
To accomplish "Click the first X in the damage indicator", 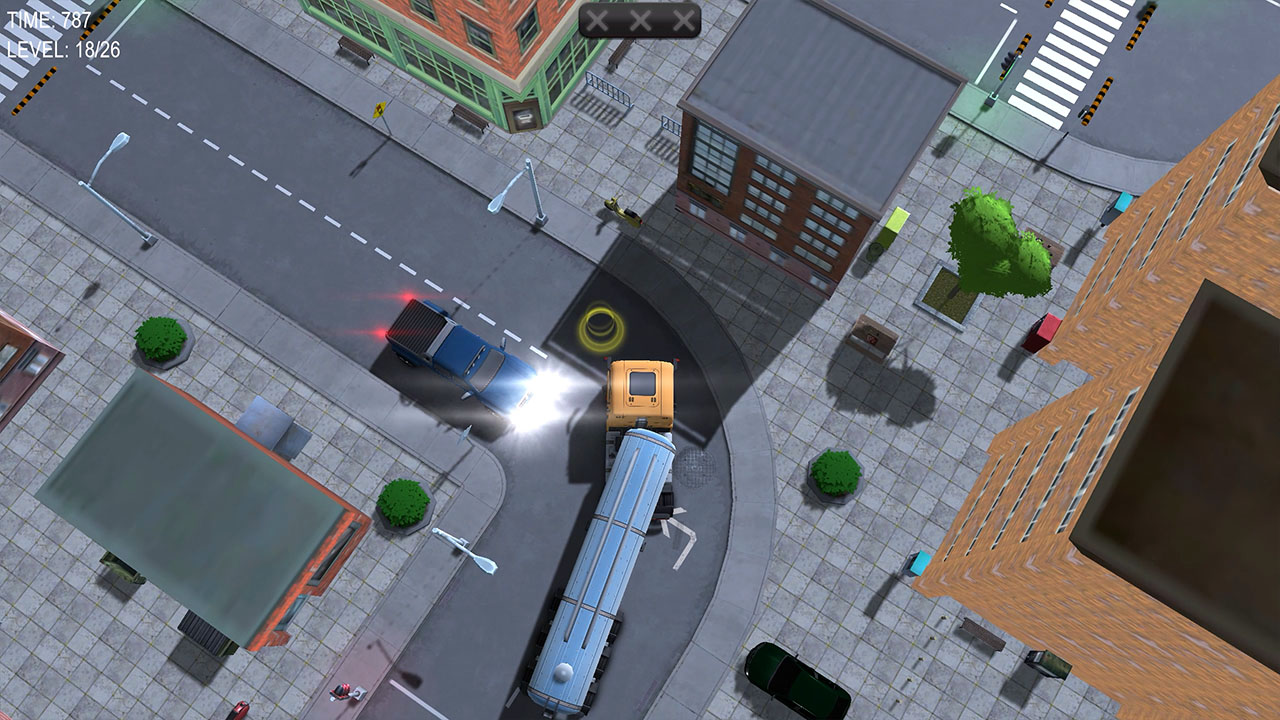I will [x=597, y=18].
